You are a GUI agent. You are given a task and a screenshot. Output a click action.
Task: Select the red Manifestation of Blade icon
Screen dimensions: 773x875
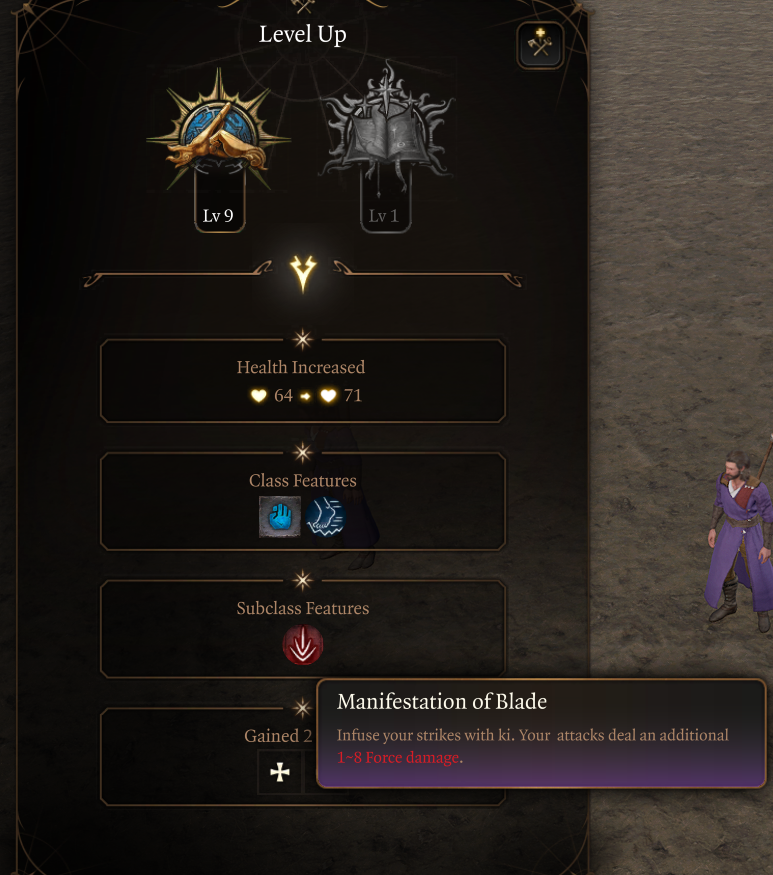pyautogui.click(x=303, y=645)
